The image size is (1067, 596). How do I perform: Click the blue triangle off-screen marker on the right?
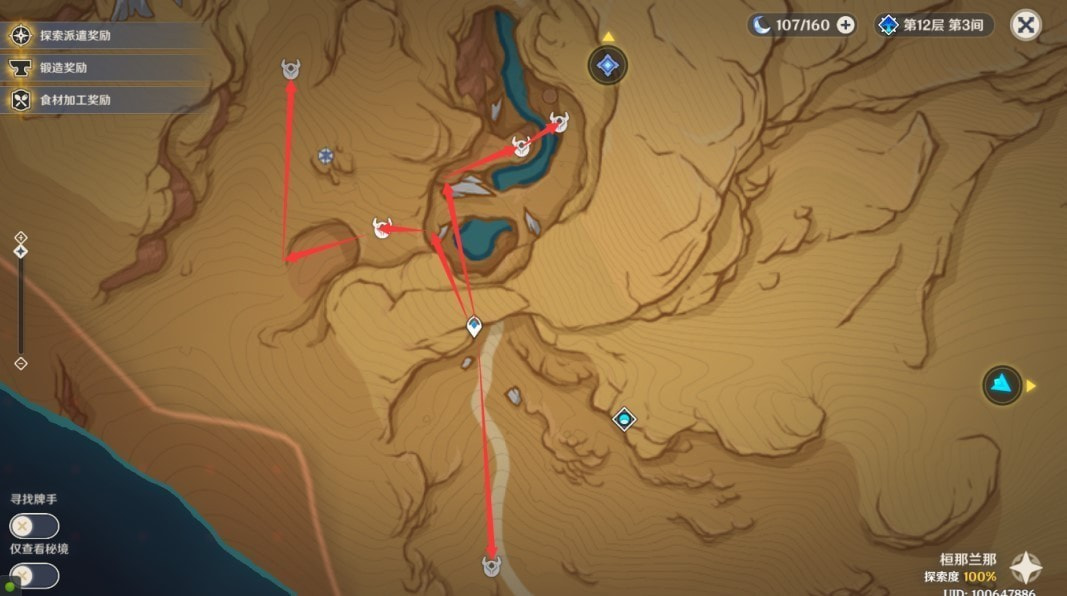coord(1001,385)
